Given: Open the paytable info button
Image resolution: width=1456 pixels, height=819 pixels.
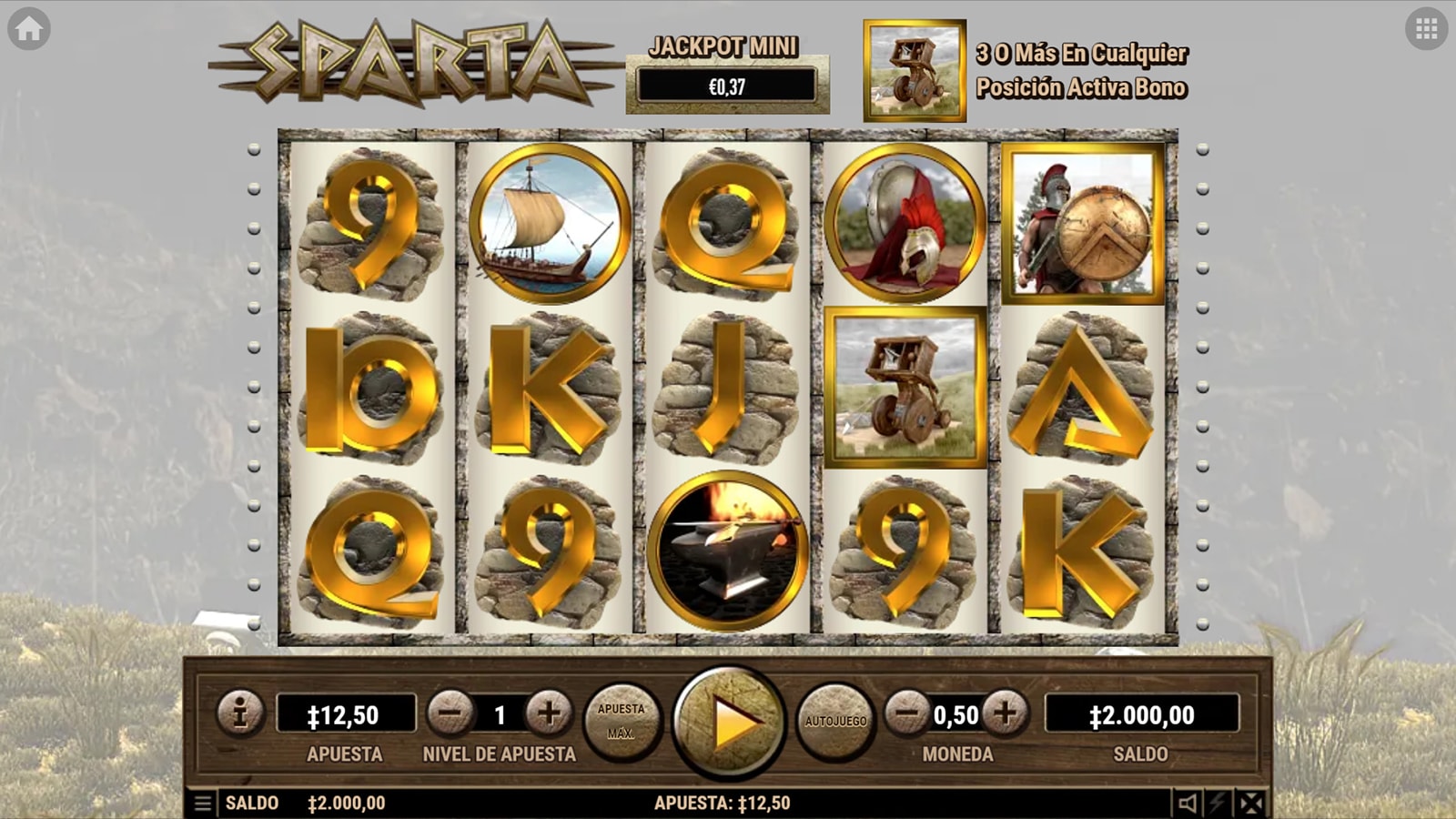Looking at the screenshot, I should pos(240,713).
